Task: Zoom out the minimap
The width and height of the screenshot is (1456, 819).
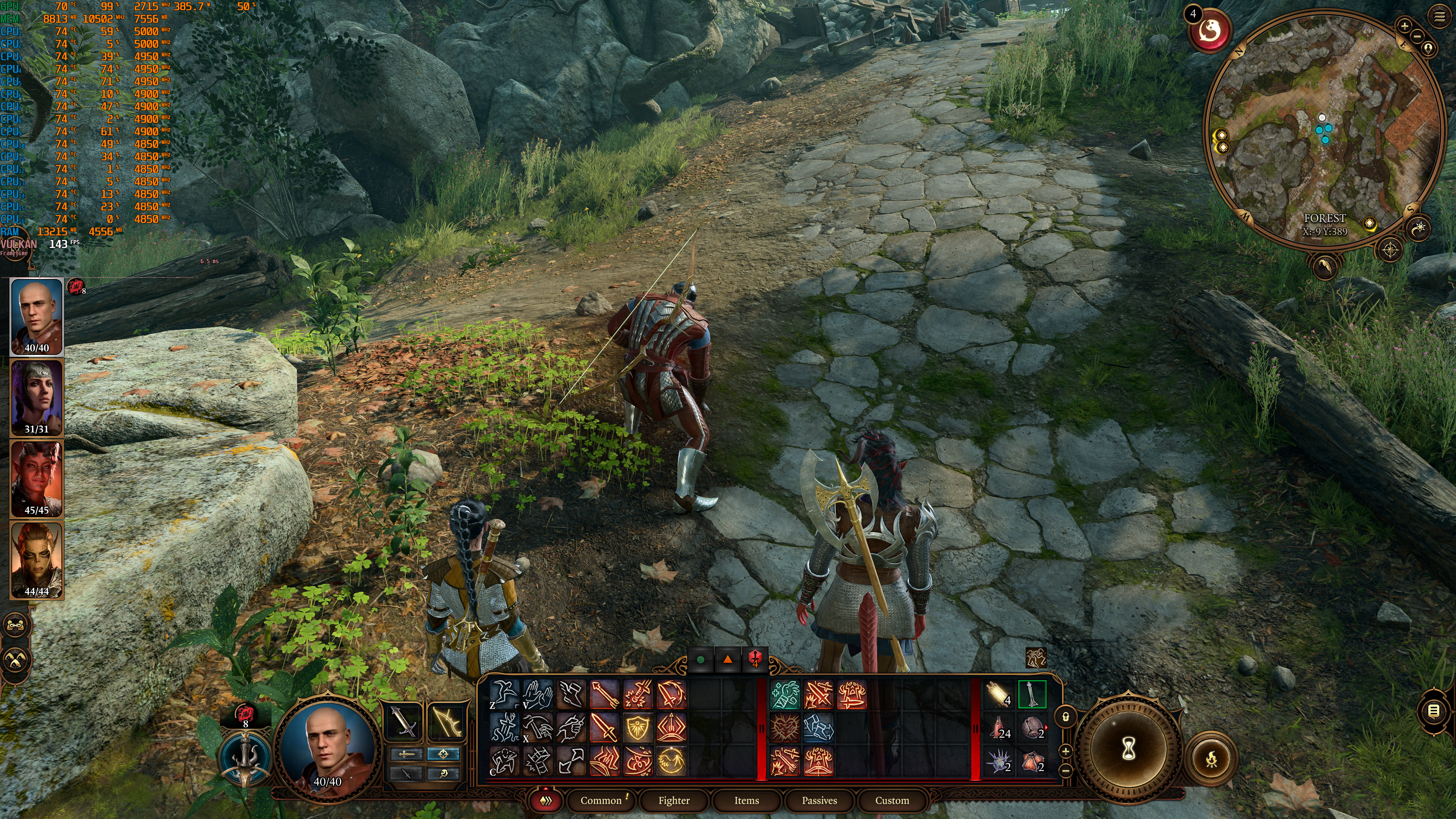Action: click(1417, 36)
